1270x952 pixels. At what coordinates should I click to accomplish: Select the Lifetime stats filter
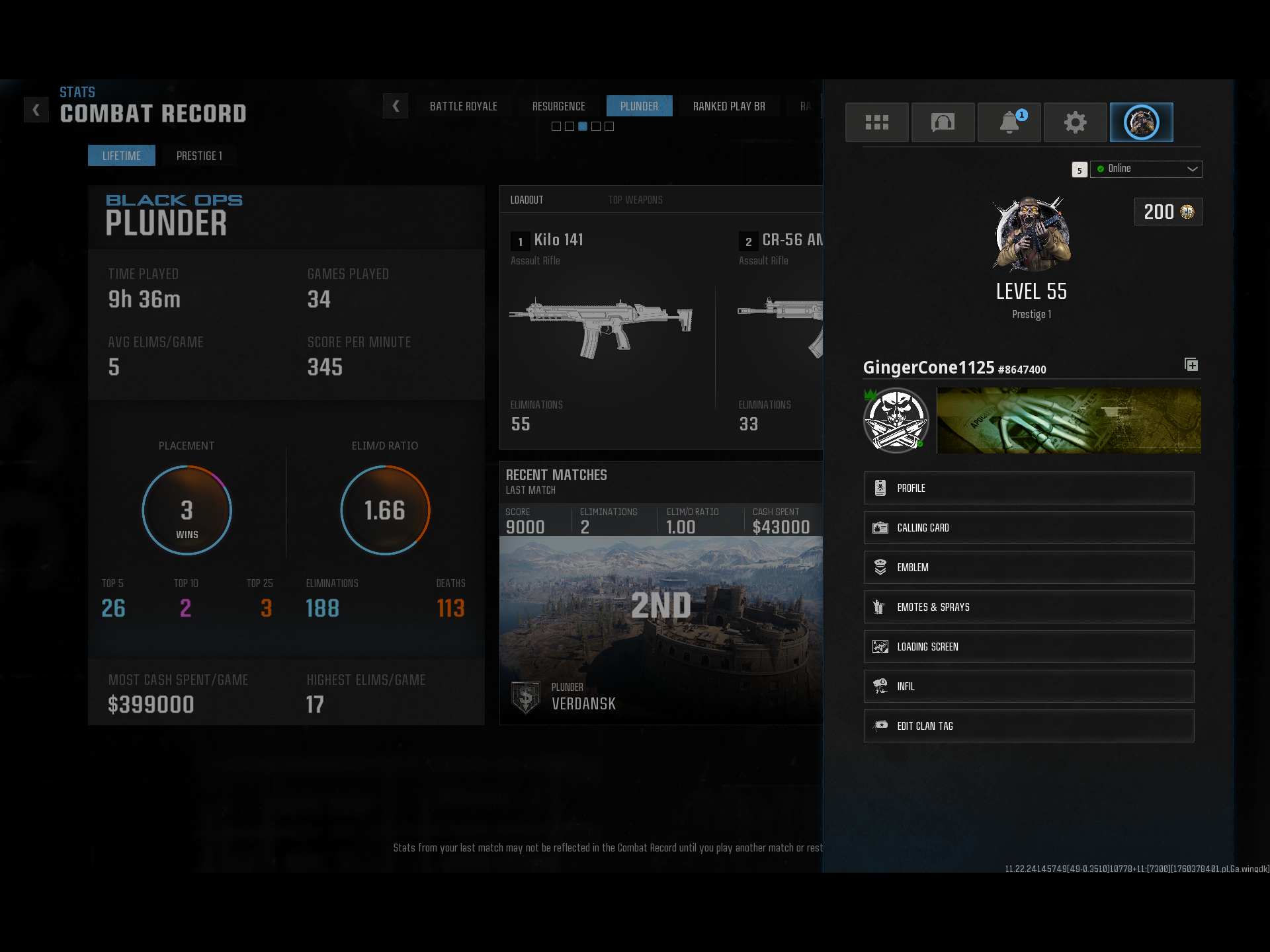(122, 156)
